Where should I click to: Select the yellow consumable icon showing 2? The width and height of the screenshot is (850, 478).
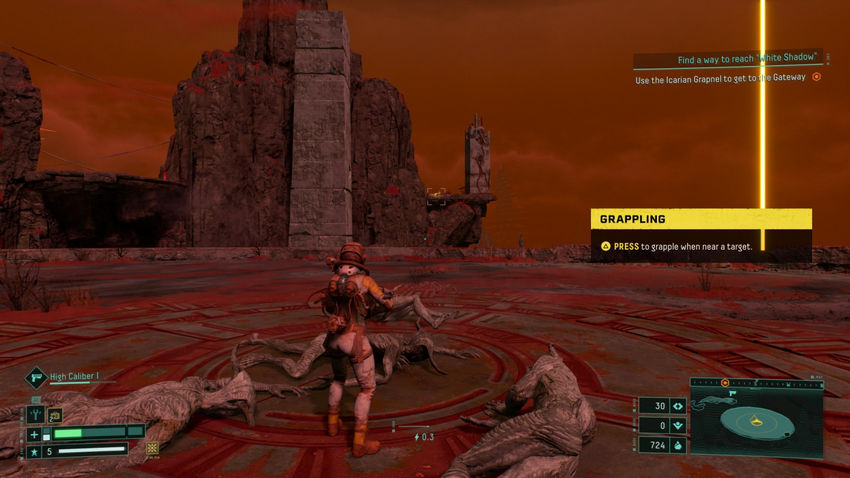(54, 415)
